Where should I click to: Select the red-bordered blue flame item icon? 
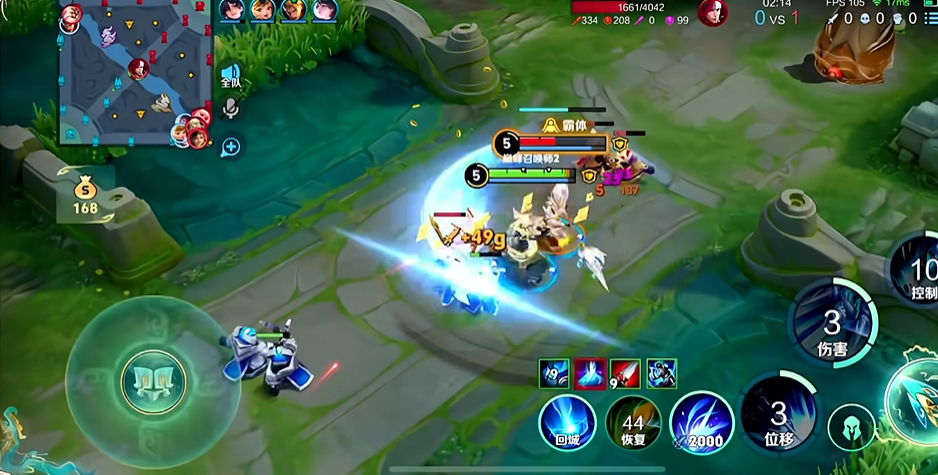[589, 374]
